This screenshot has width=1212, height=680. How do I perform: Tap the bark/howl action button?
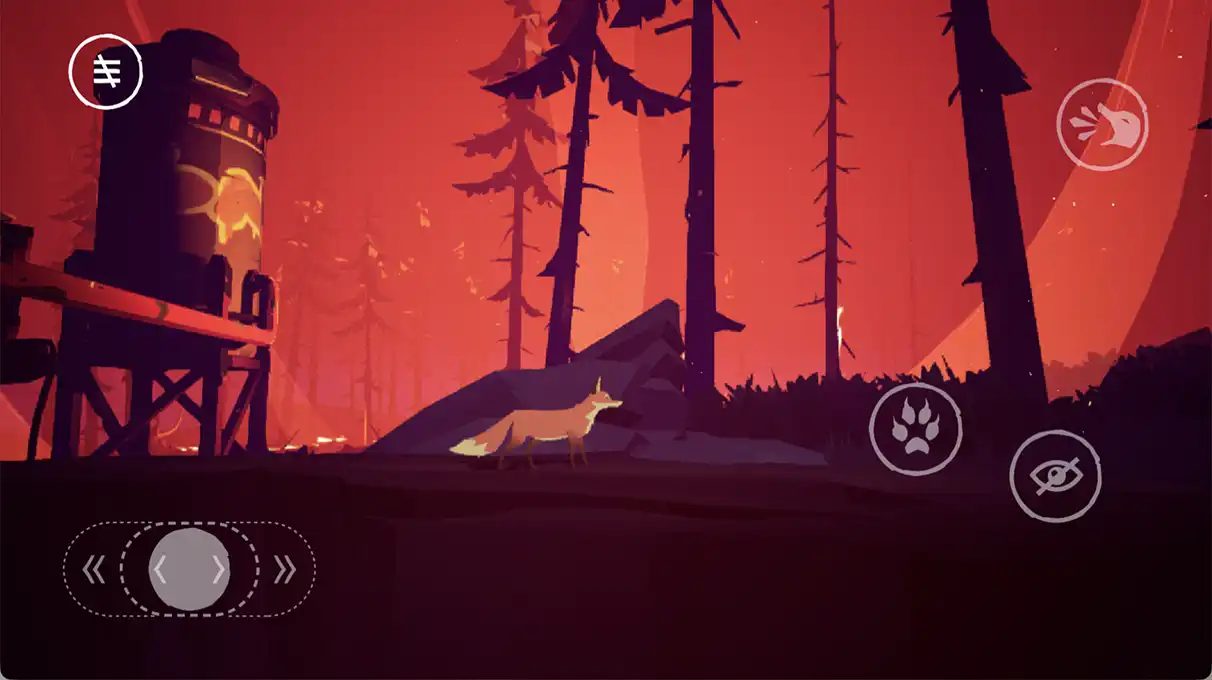click(x=1102, y=125)
